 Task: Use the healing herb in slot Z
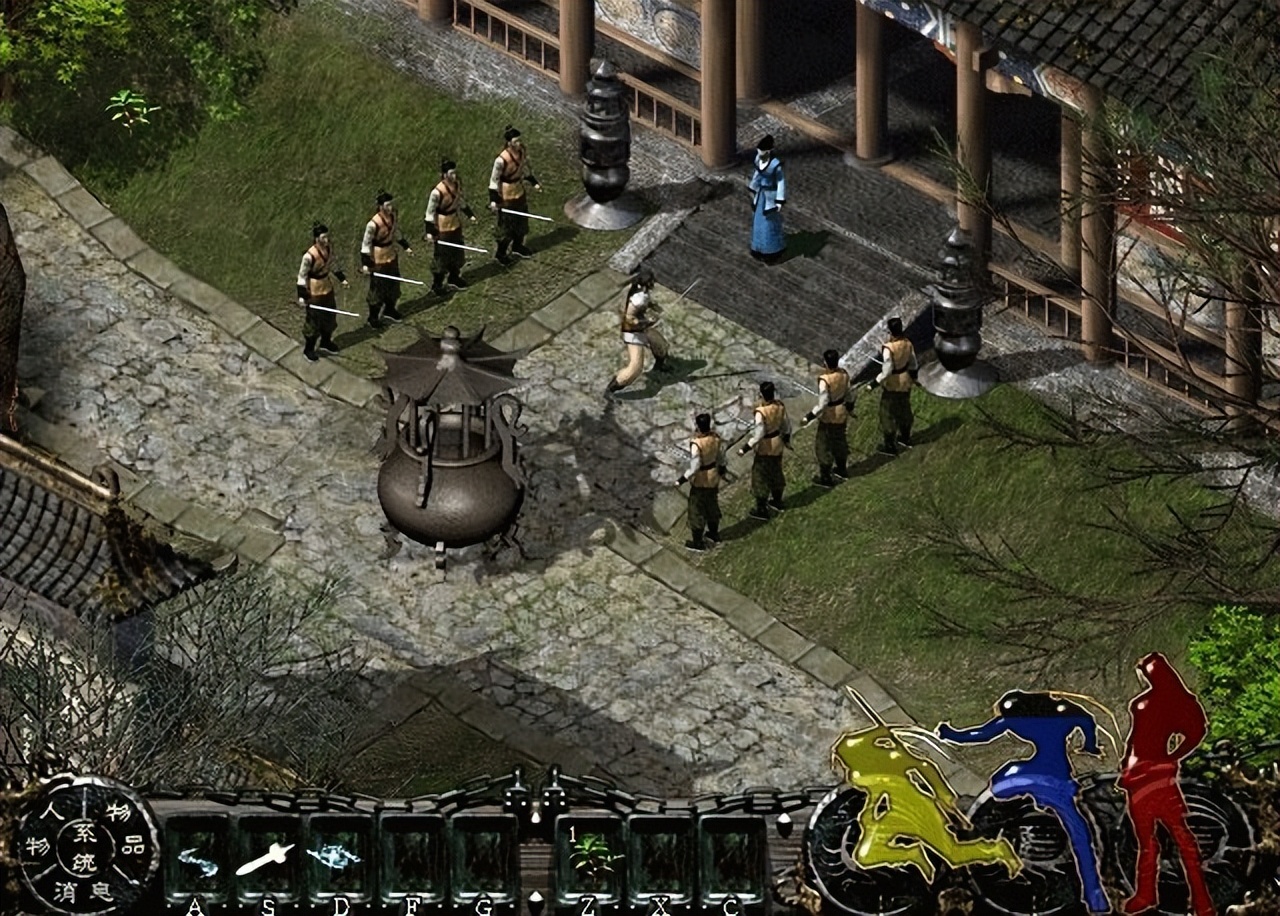592,855
